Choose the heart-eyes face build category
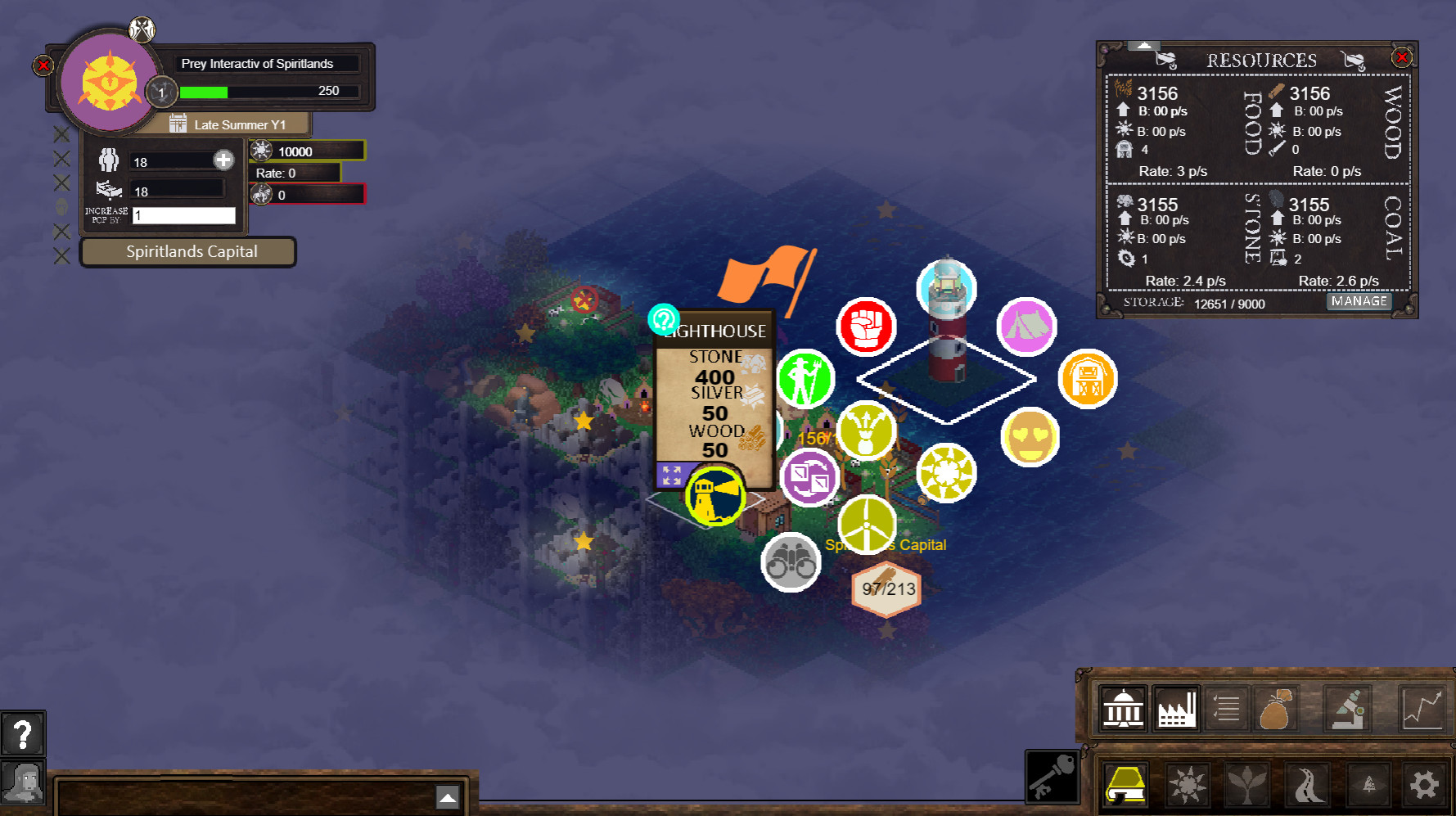The width and height of the screenshot is (1456, 816). pyautogui.click(x=1030, y=437)
